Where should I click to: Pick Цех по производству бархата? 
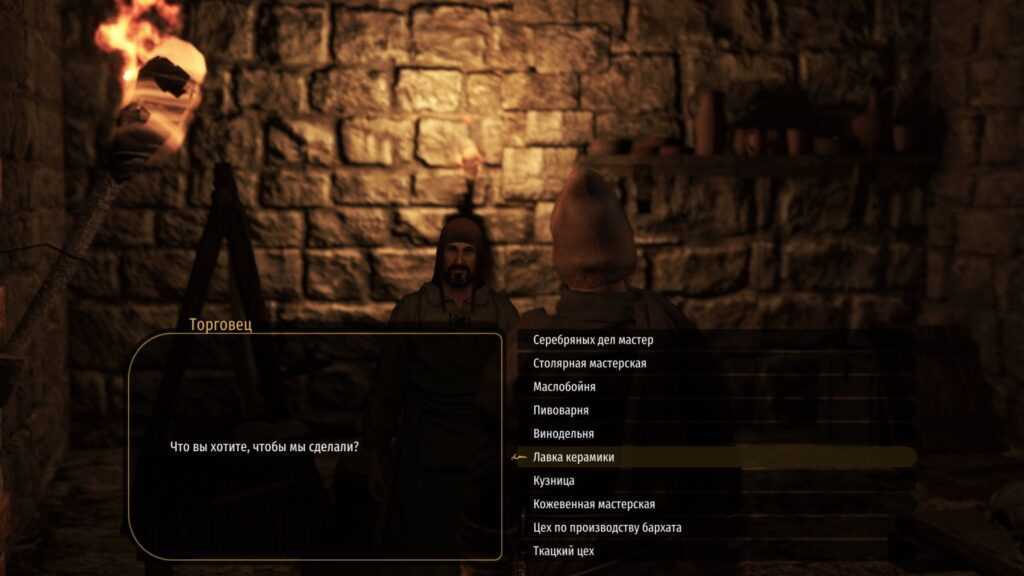607,528
